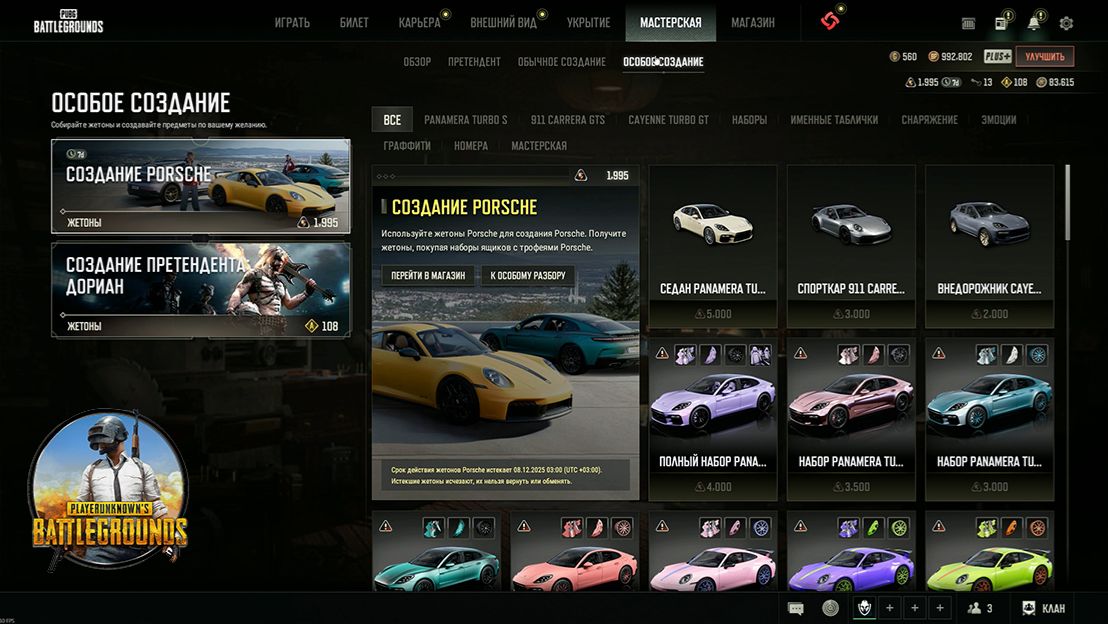Pick the Спорткар 911 Carrera tile
The width and height of the screenshot is (1108, 624).
pyautogui.click(x=851, y=246)
